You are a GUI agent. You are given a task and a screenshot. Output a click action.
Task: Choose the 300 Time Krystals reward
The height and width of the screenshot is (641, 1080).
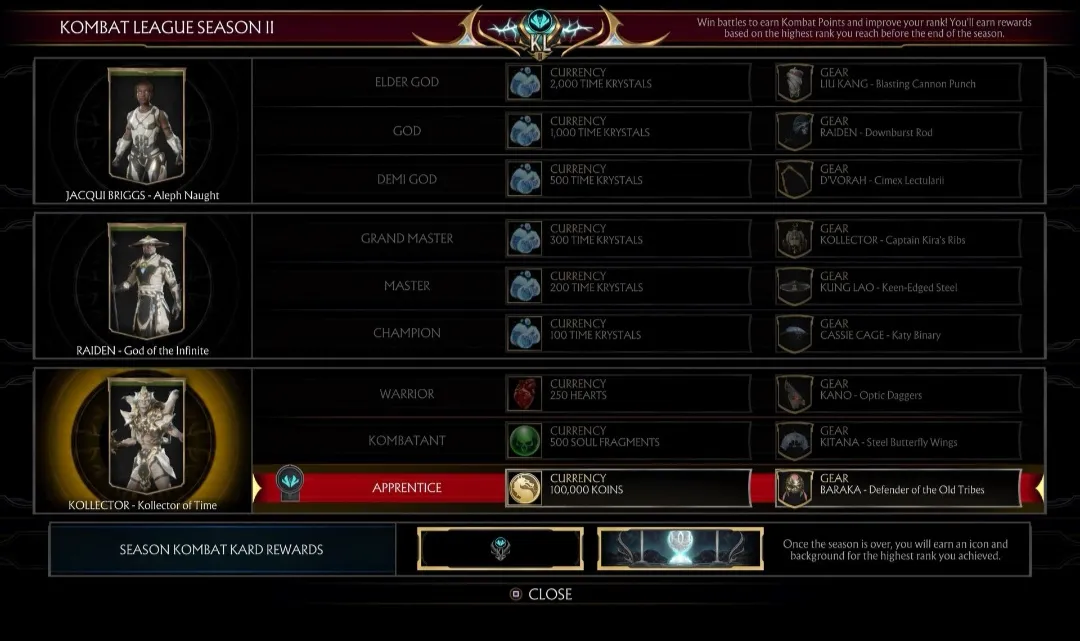[628, 239]
